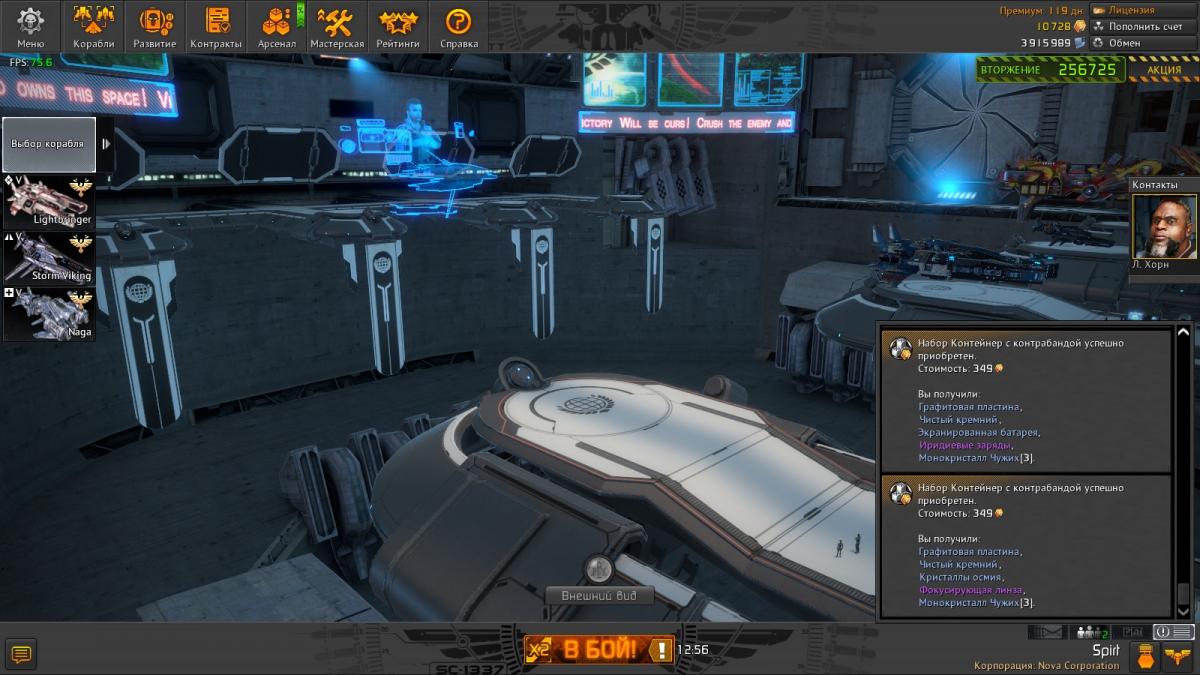Go to the Корабли ships section
The height and width of the screenshot is (675, 1200).
(94, 27)
